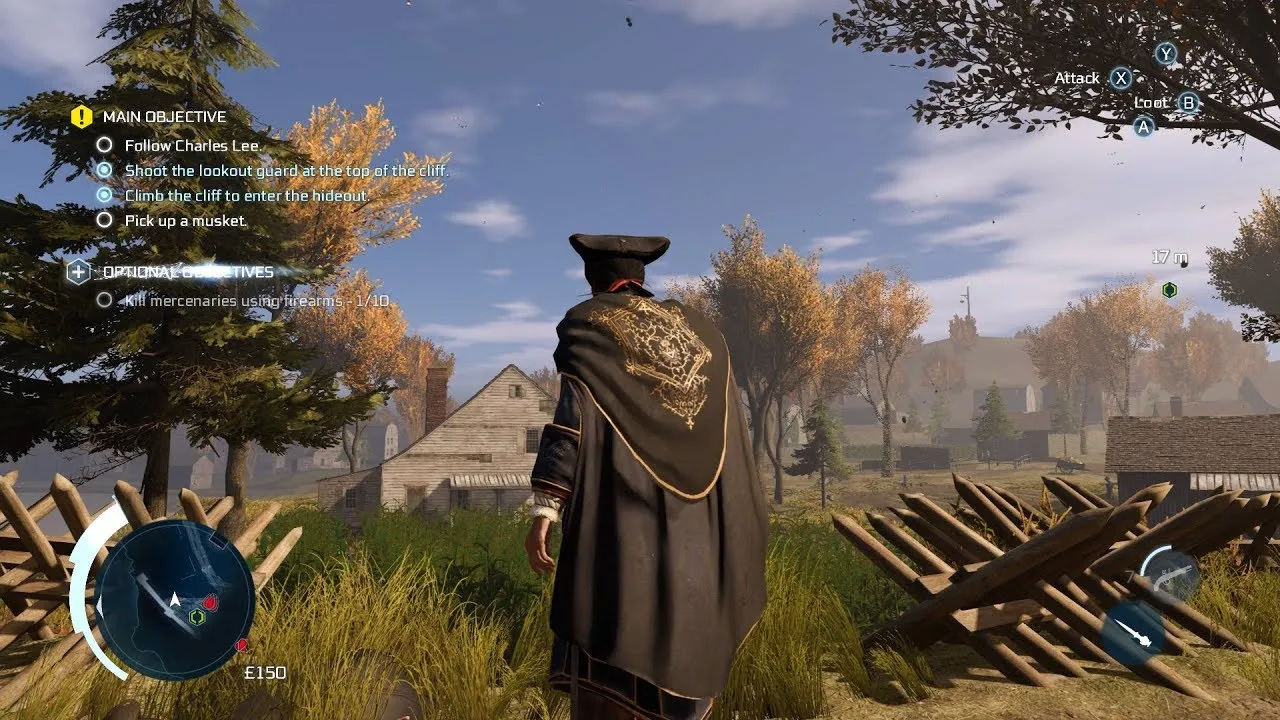
Task: Open the circular minimap
Action: [175, 598]
